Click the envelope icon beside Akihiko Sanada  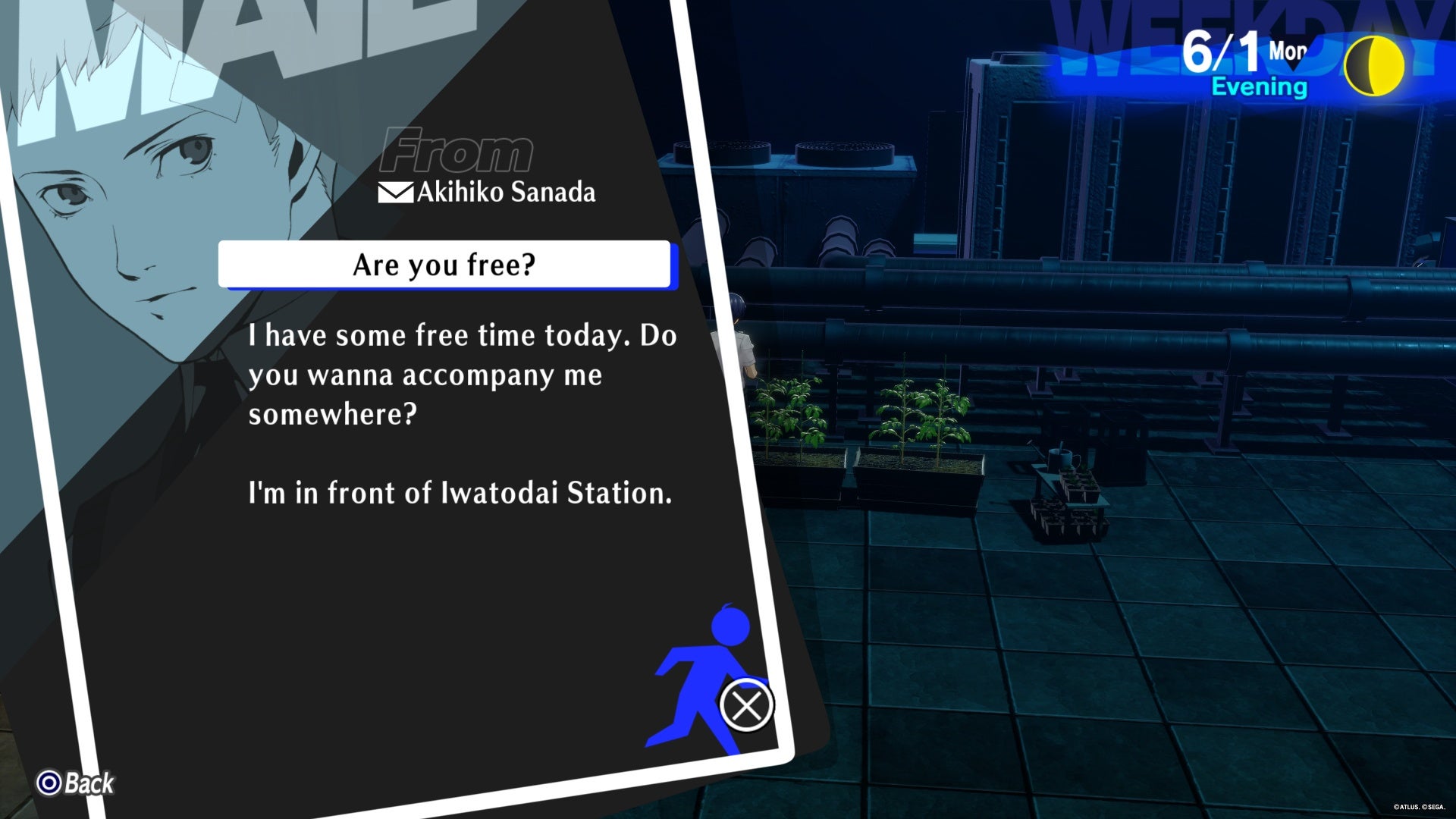[x=394, y=193]
